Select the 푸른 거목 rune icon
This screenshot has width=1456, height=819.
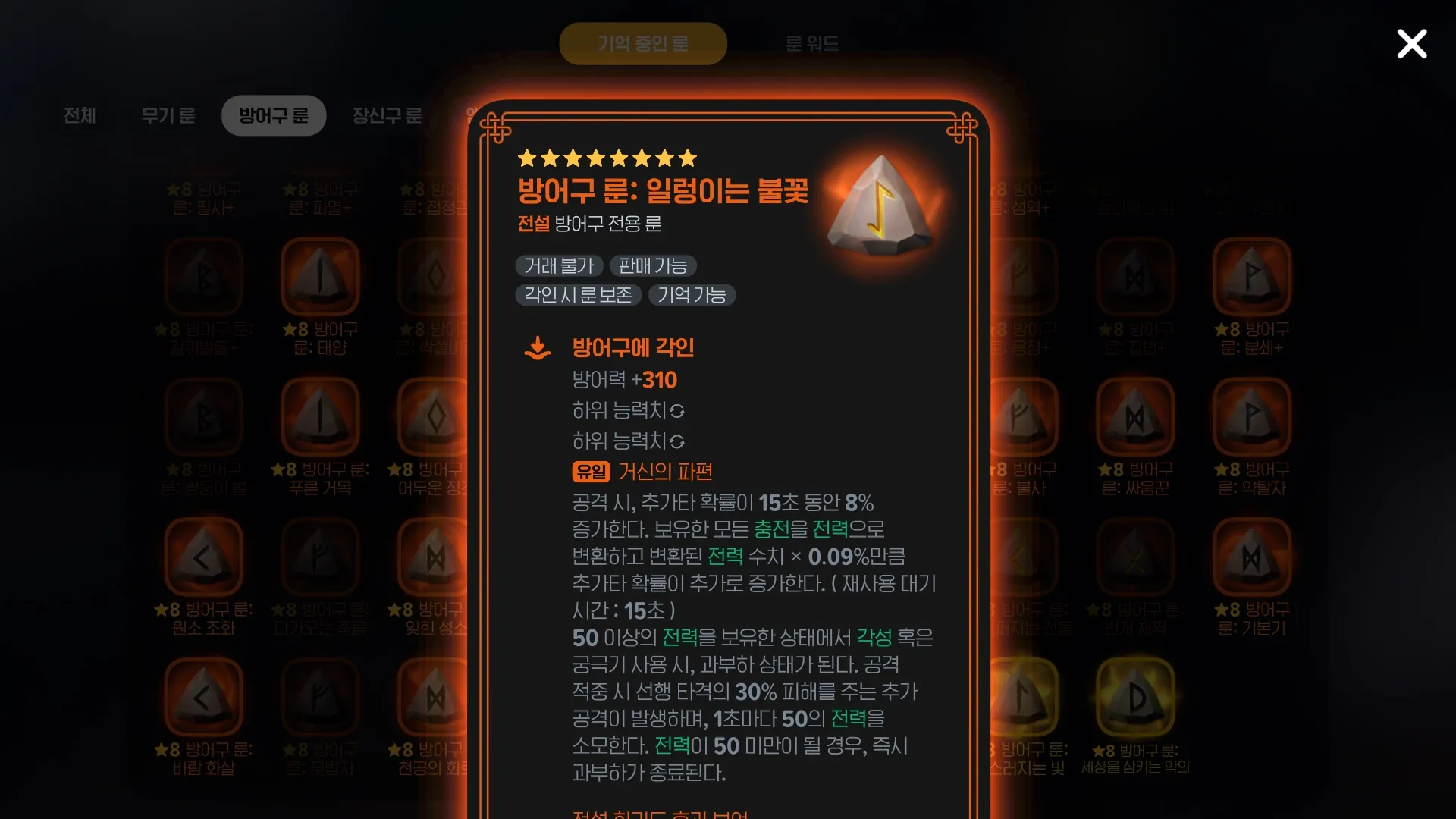pyautogui.click(x=319, y=416)
